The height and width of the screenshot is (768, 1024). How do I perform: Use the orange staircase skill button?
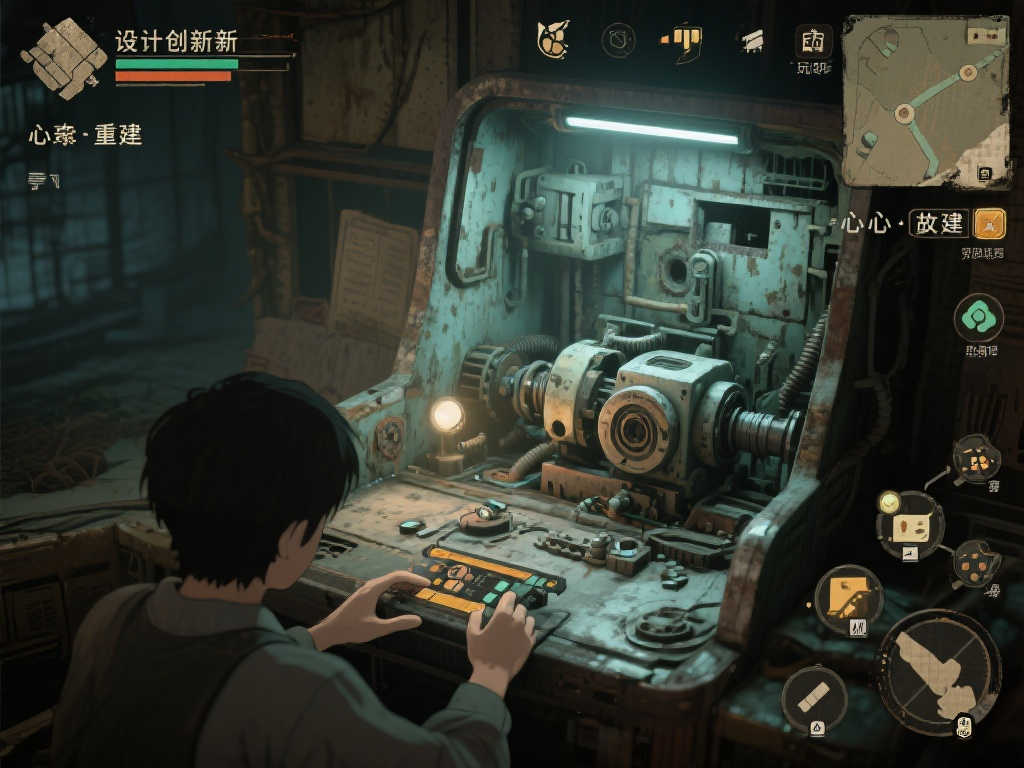pyautogui.click(x=848, y=599)
